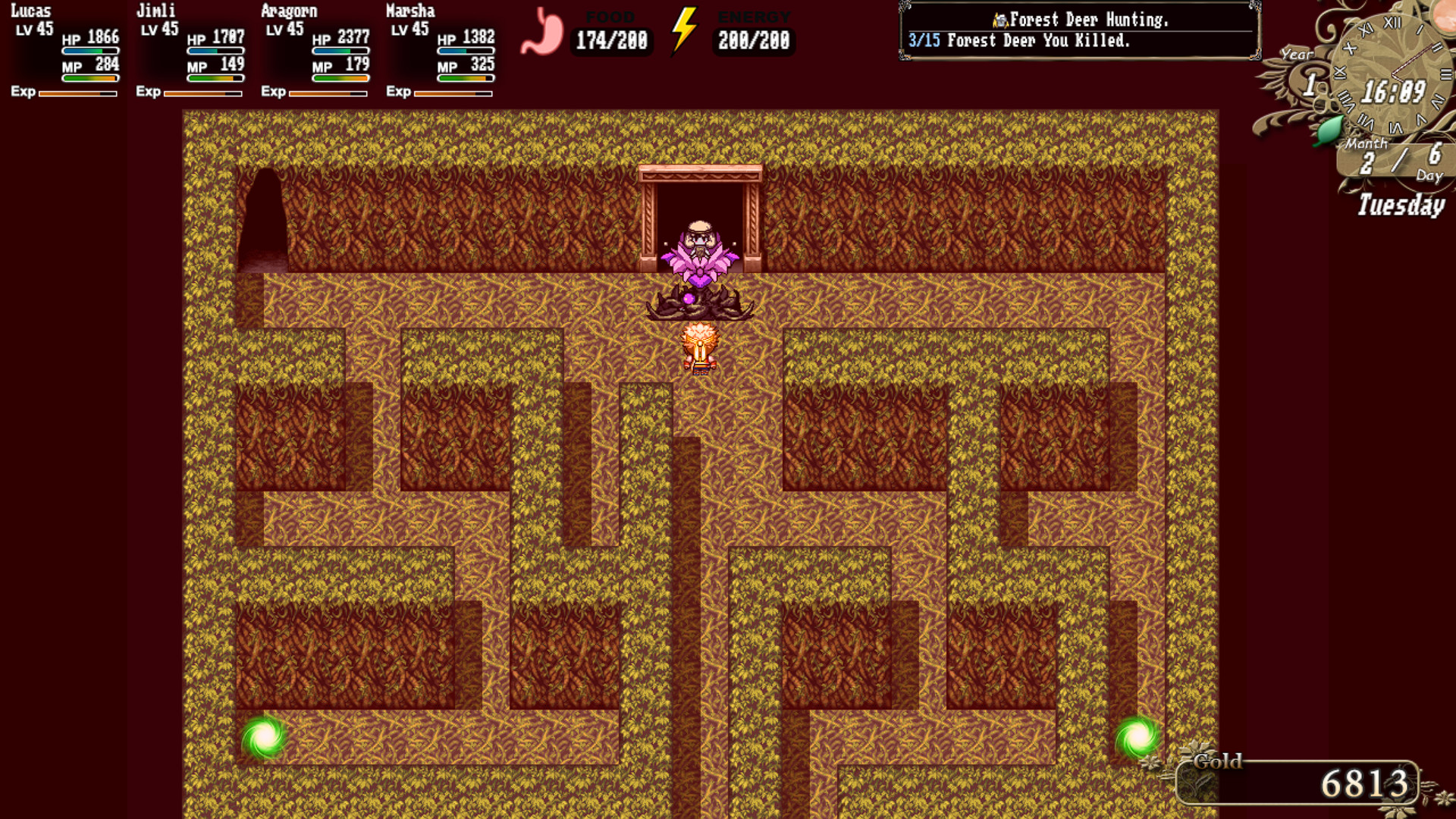Open the Forest Deer Hunting quest log
The image size is (1456, 819).
[1086, 20]
